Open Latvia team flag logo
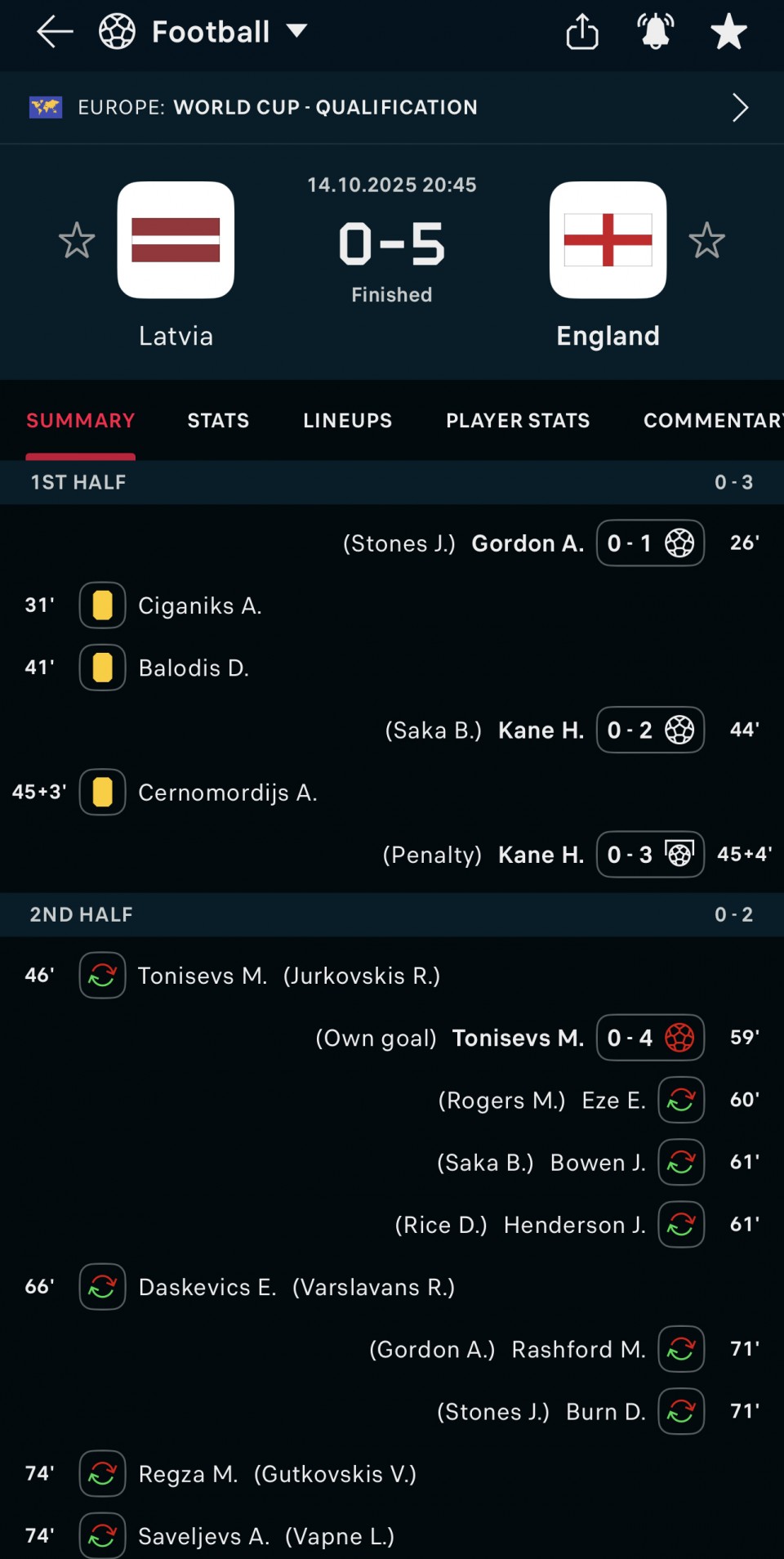784x1559 pixels. pos(176,240)
